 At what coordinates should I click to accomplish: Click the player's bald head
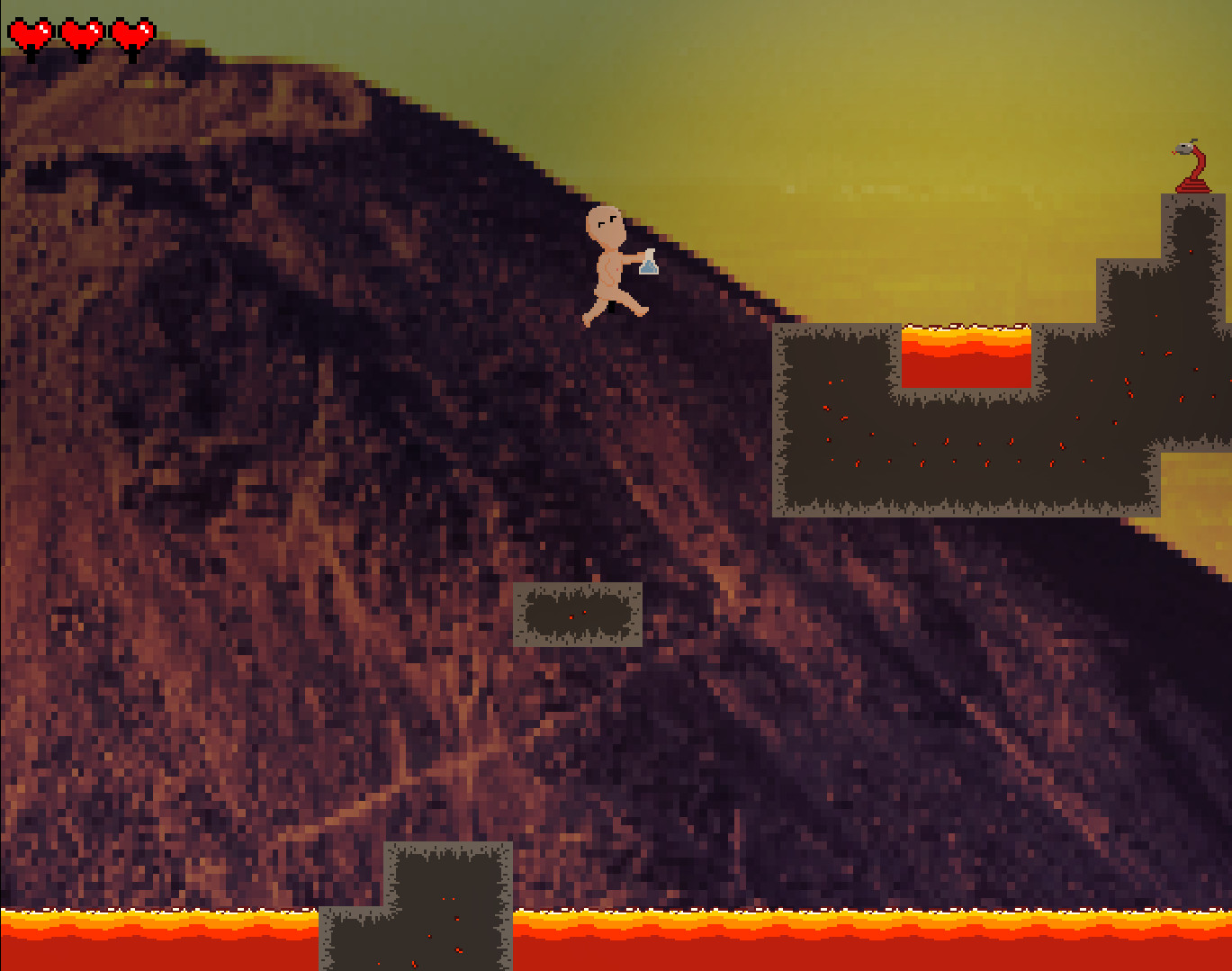coord(607,225)
